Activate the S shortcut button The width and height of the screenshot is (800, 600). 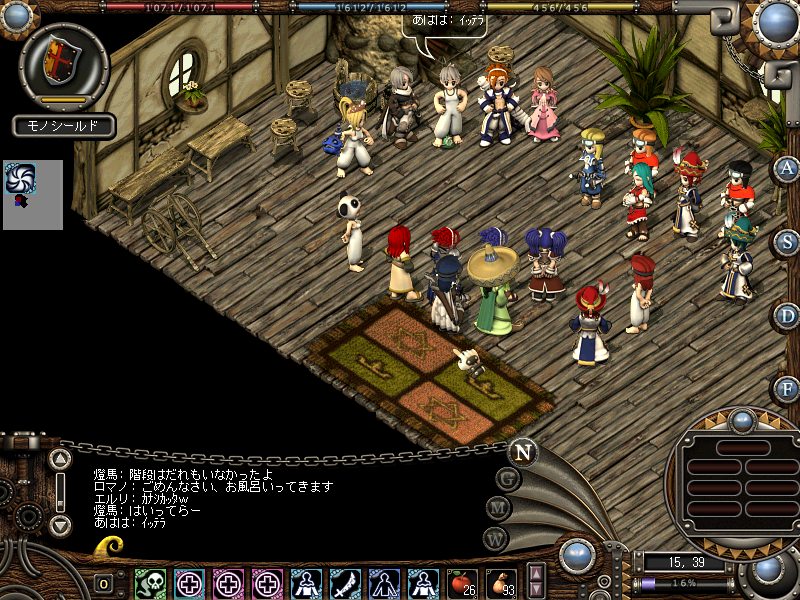[x=787, y=241]
